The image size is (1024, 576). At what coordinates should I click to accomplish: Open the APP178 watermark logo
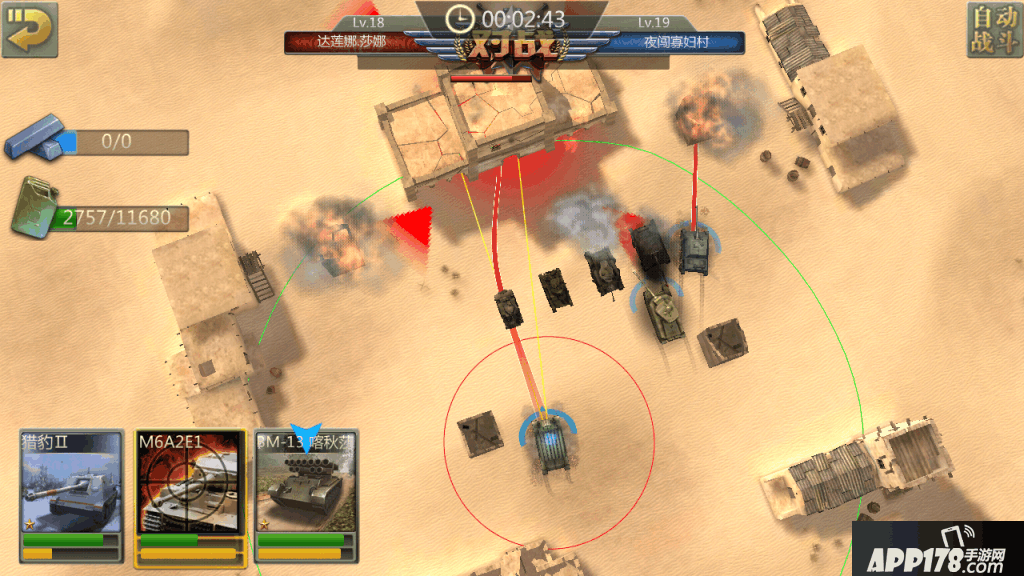[937, 549]
